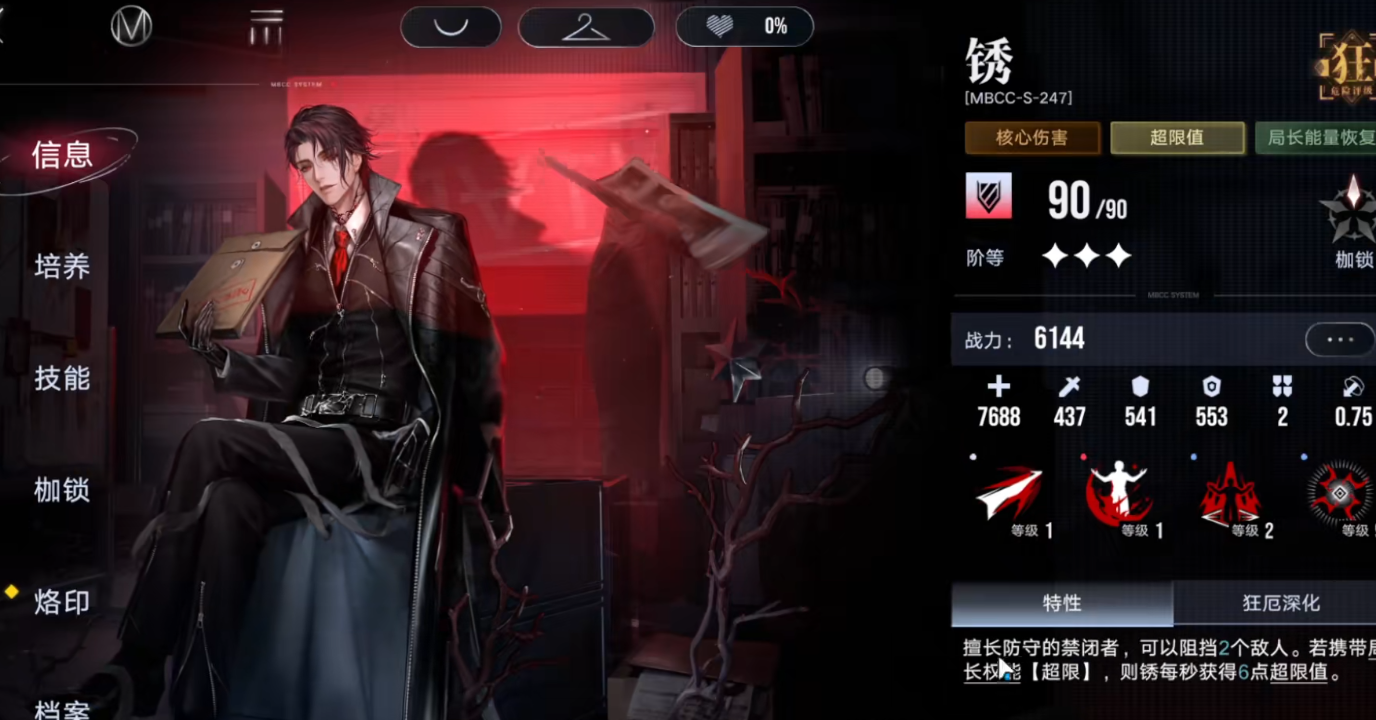Expand the 战力 details with the ellipsis button

pyautogui.click(x=1340, y=339)
